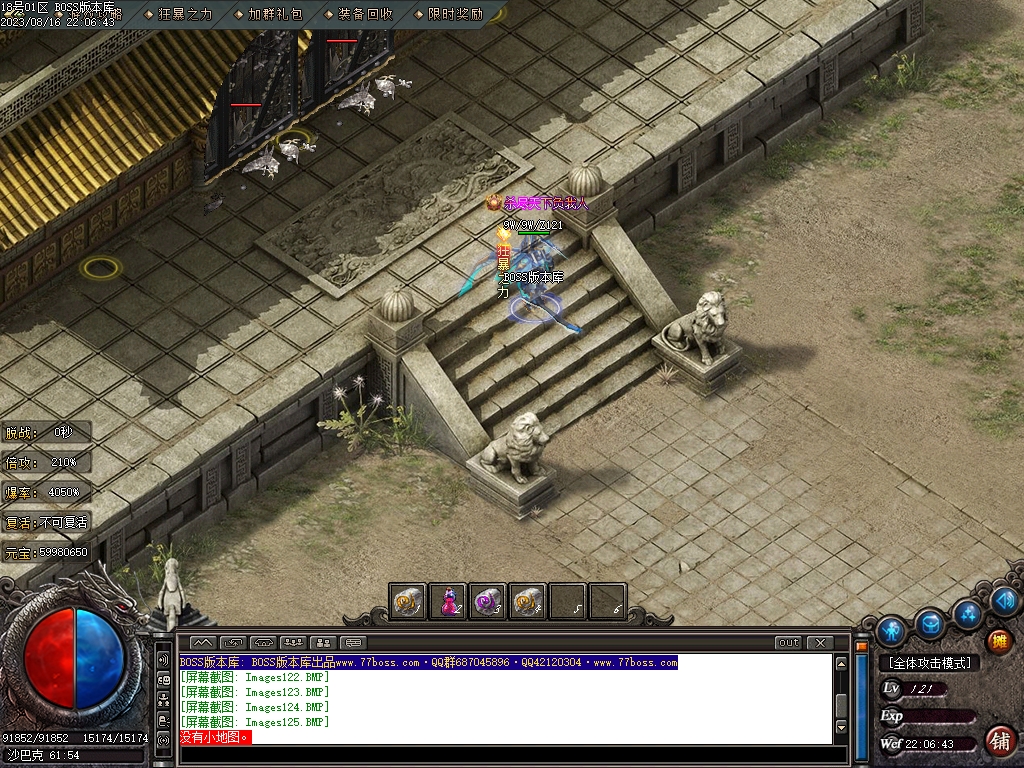Use the purple scroll in hotbar slot 3
Screen dimensions: 1024x768
pos(487,602)
